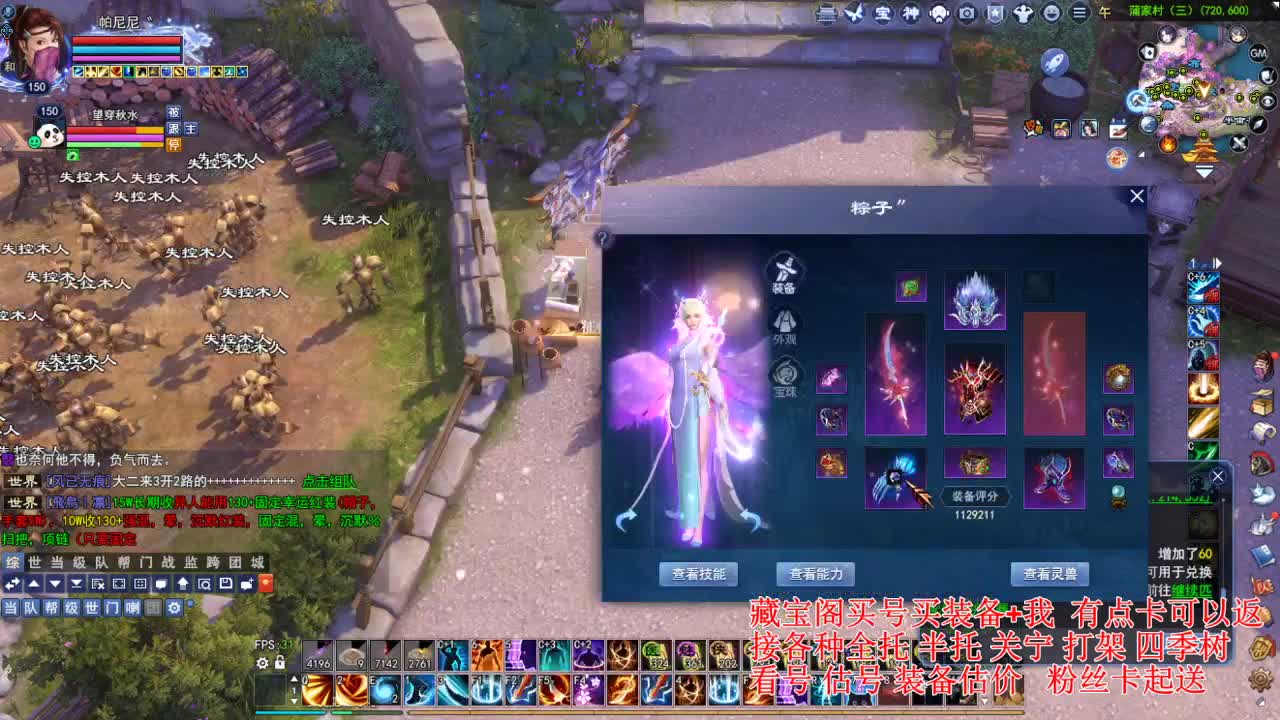
Task: Toggle the 喇 speaker channel filter button
Action: 133,607
